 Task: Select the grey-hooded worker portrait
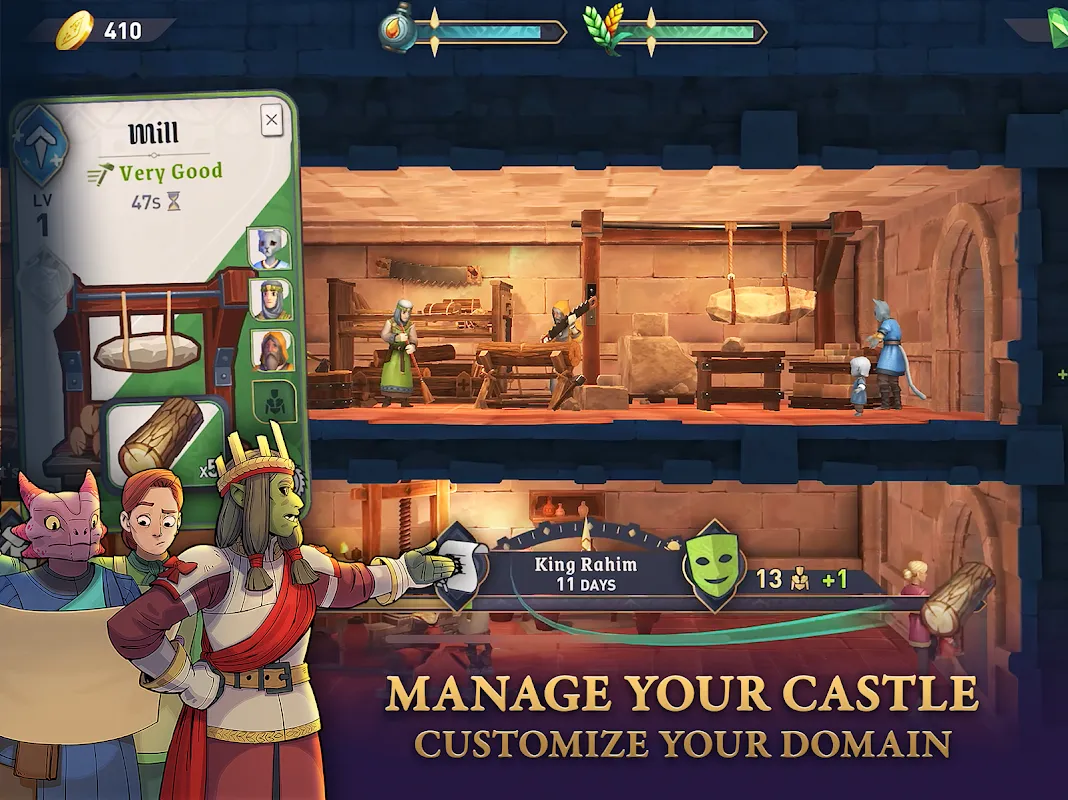(270, 299)
